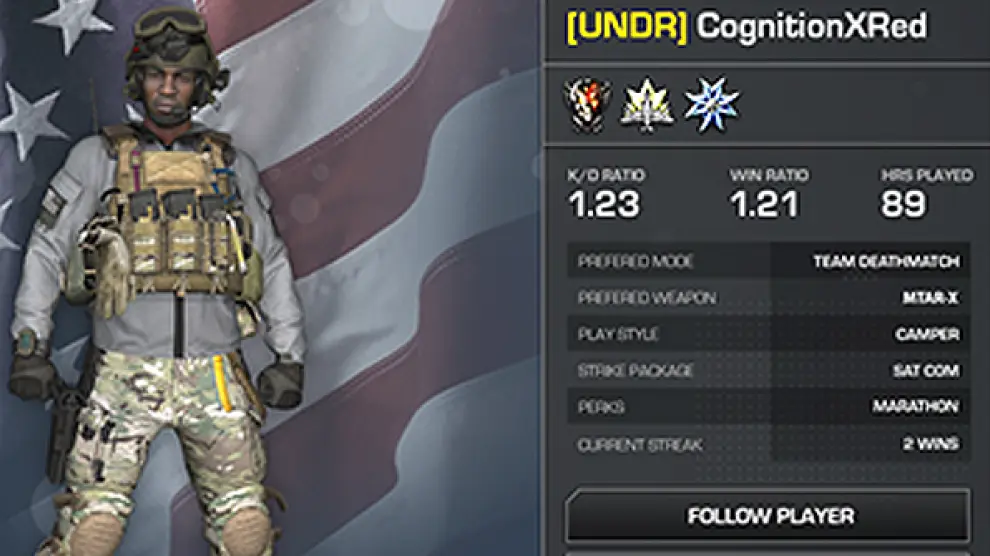The height and width of the screenshot is (556, 990).
Task: Select the skull shield emblem badge
Action: [587, 105]
